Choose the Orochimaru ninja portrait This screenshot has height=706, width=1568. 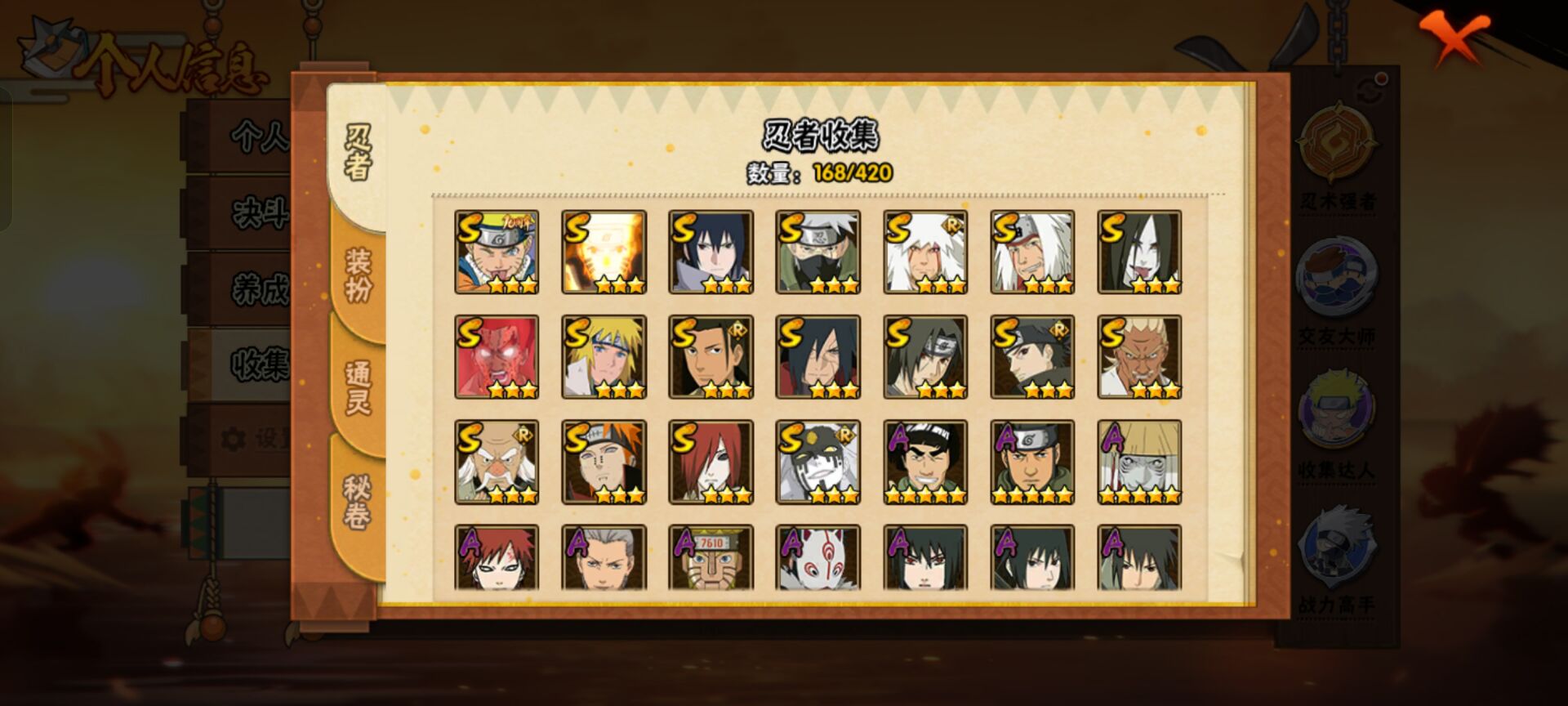coord(1139,252)
